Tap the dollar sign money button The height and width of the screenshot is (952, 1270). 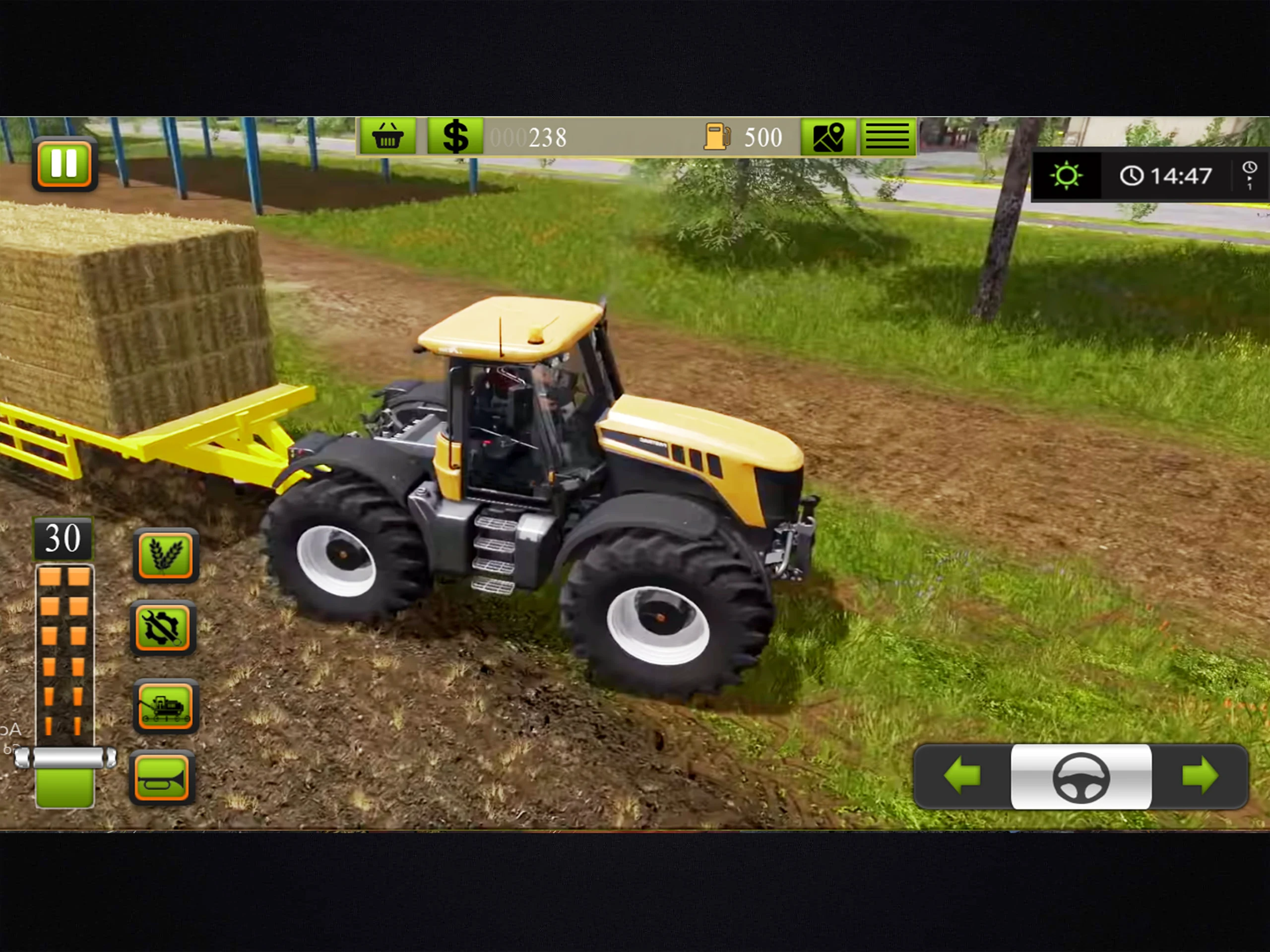[455, 136]
